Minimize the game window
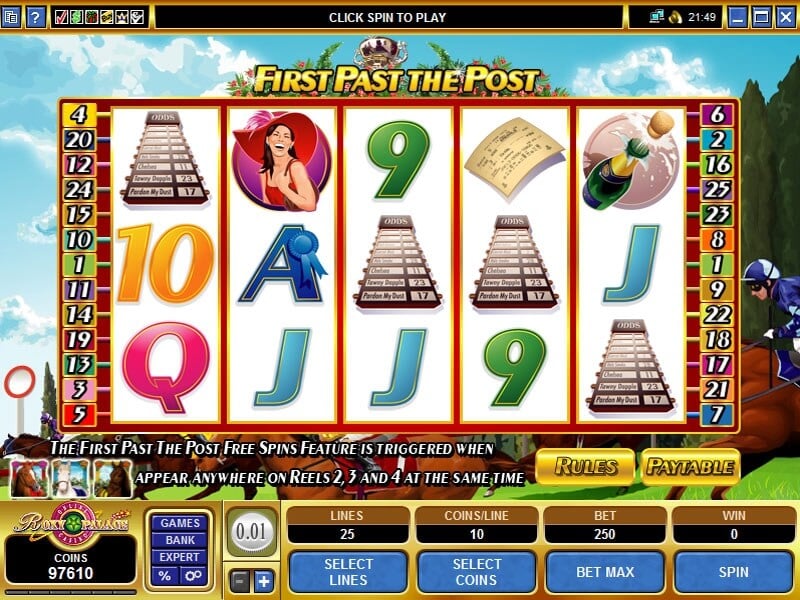800x600 pixels. pos(738,16)
